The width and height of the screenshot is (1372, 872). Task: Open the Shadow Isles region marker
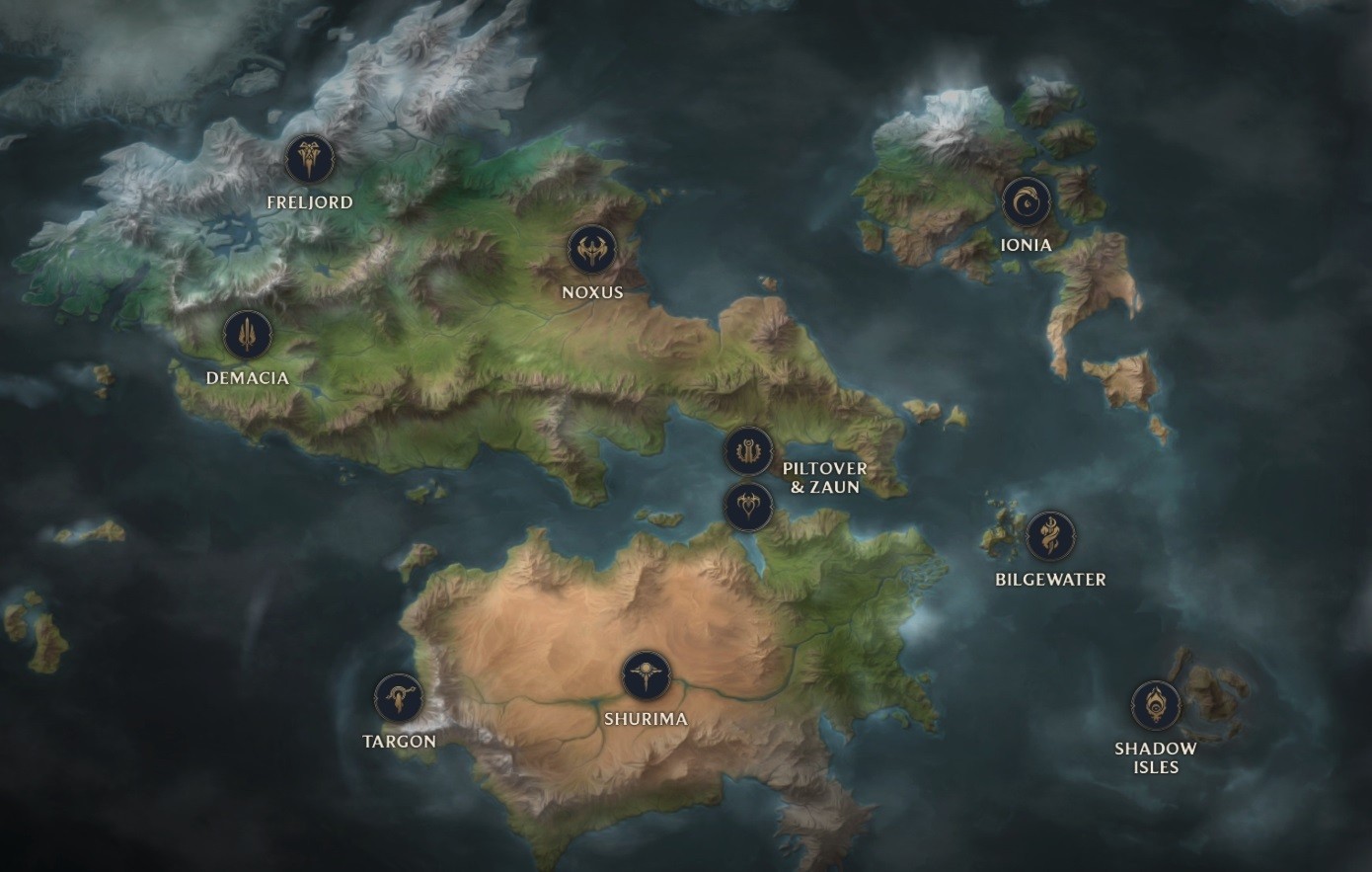1155,705
